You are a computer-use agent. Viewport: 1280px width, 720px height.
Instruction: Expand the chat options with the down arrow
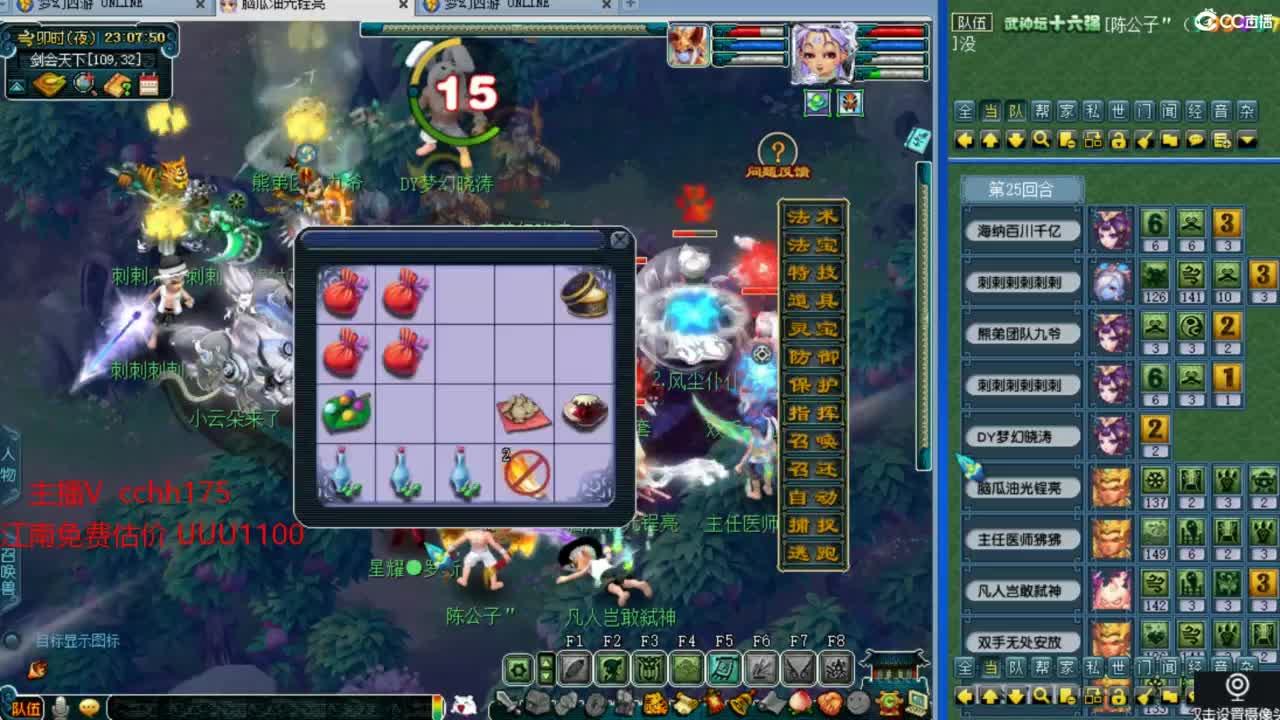click(1245, 140)
